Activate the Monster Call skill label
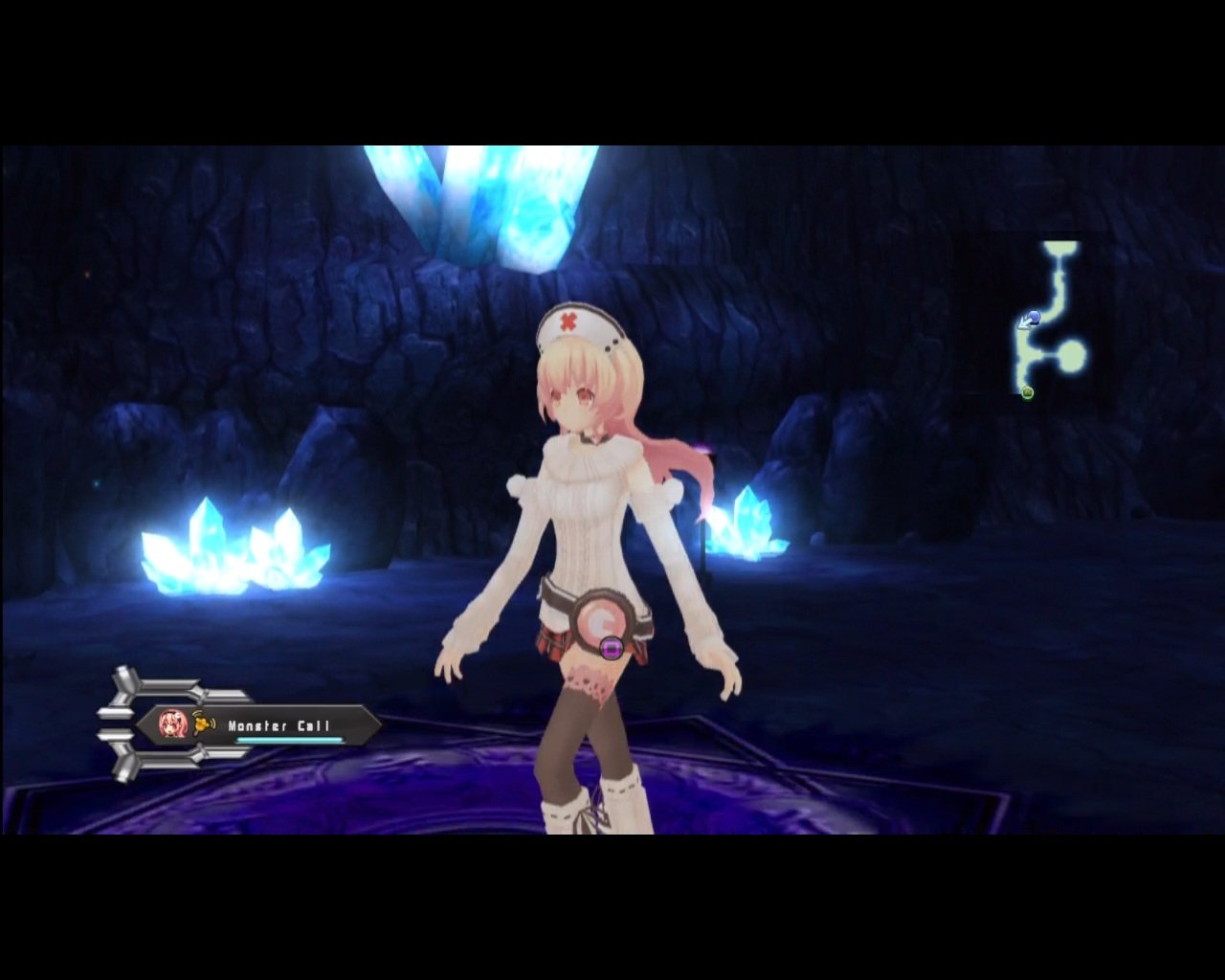Image resolution: width=1225 pixels, height=980 pixels. (278, 726)
